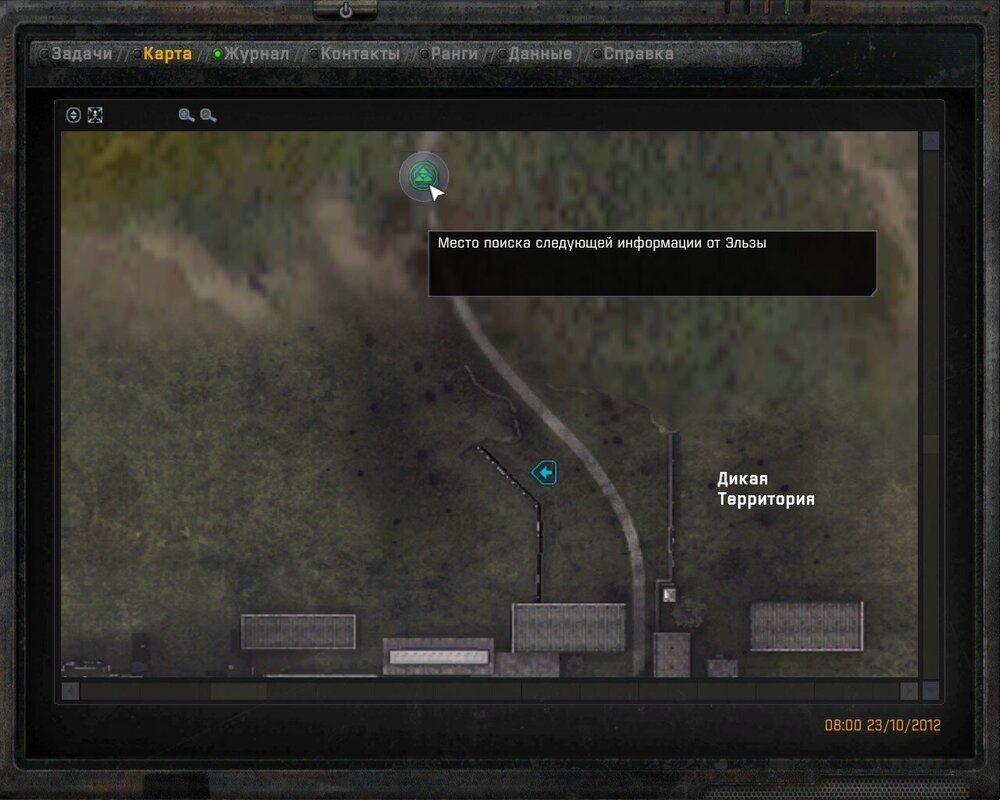Click the power button atop the PDA
The width and height of the screenshot is (1000, 800).
(x=346, y=10)
